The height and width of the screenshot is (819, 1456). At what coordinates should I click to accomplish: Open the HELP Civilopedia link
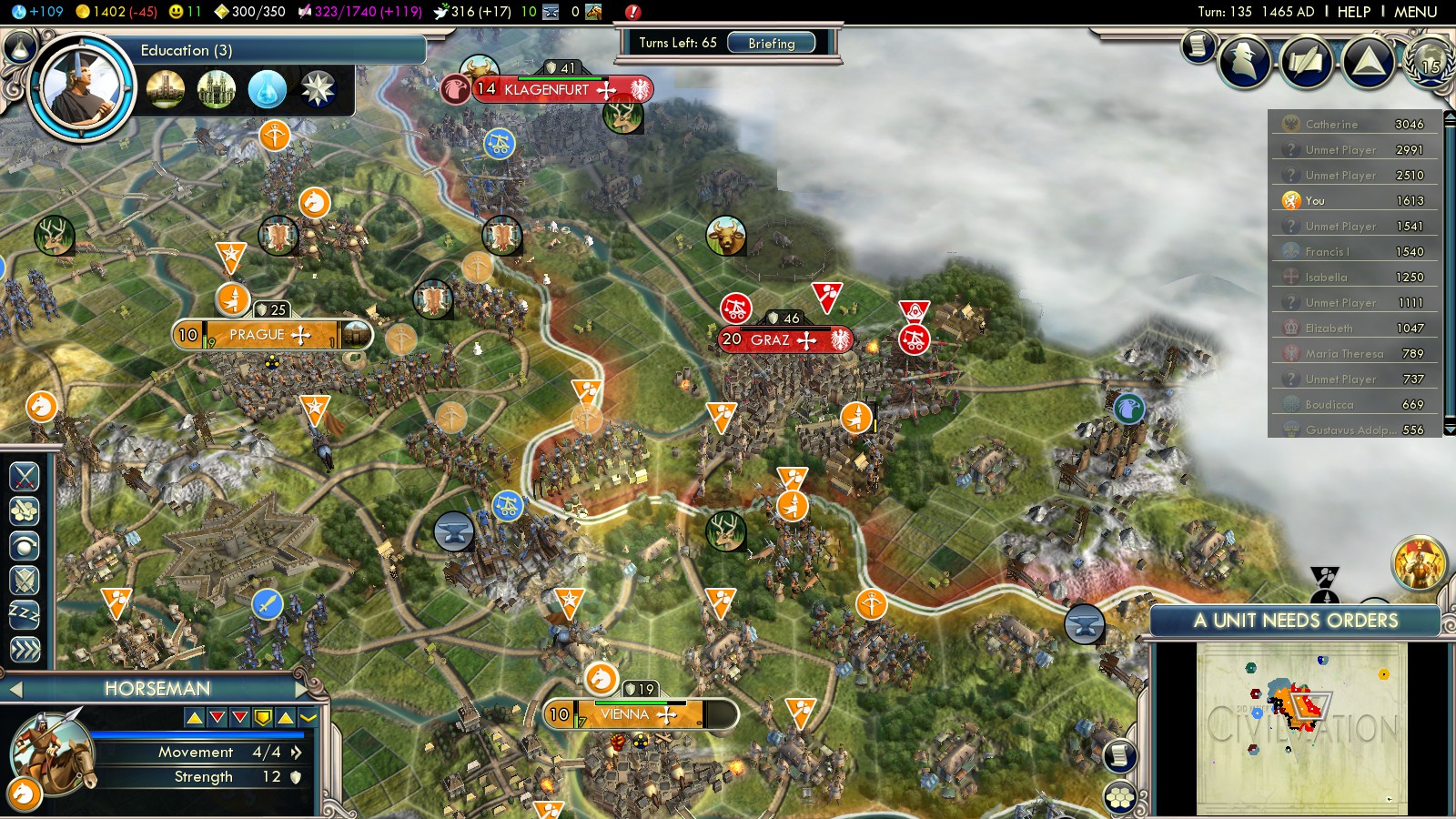[x=1353, y=12]
